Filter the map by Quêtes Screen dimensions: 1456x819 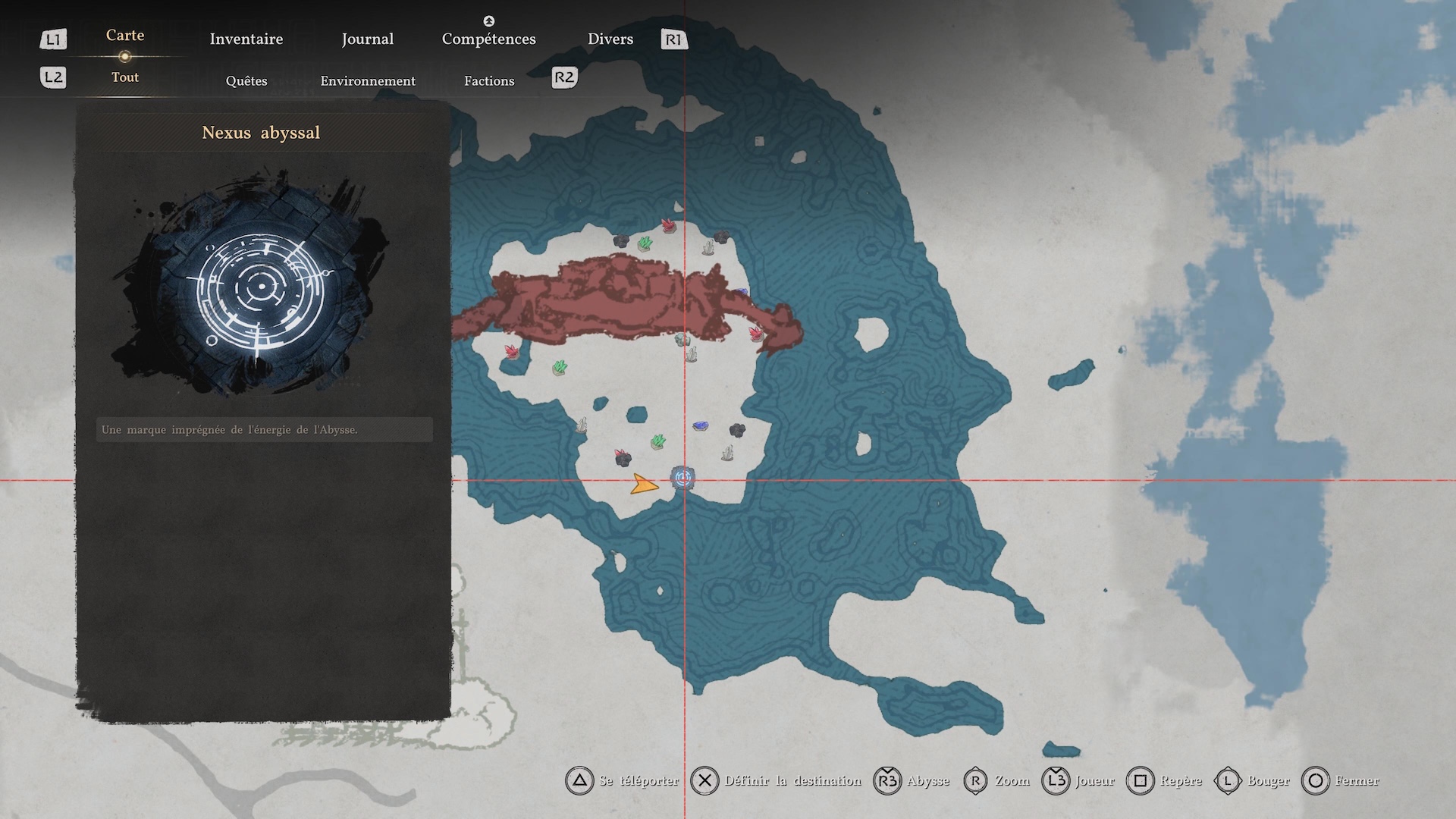click(x=246, y=81)
